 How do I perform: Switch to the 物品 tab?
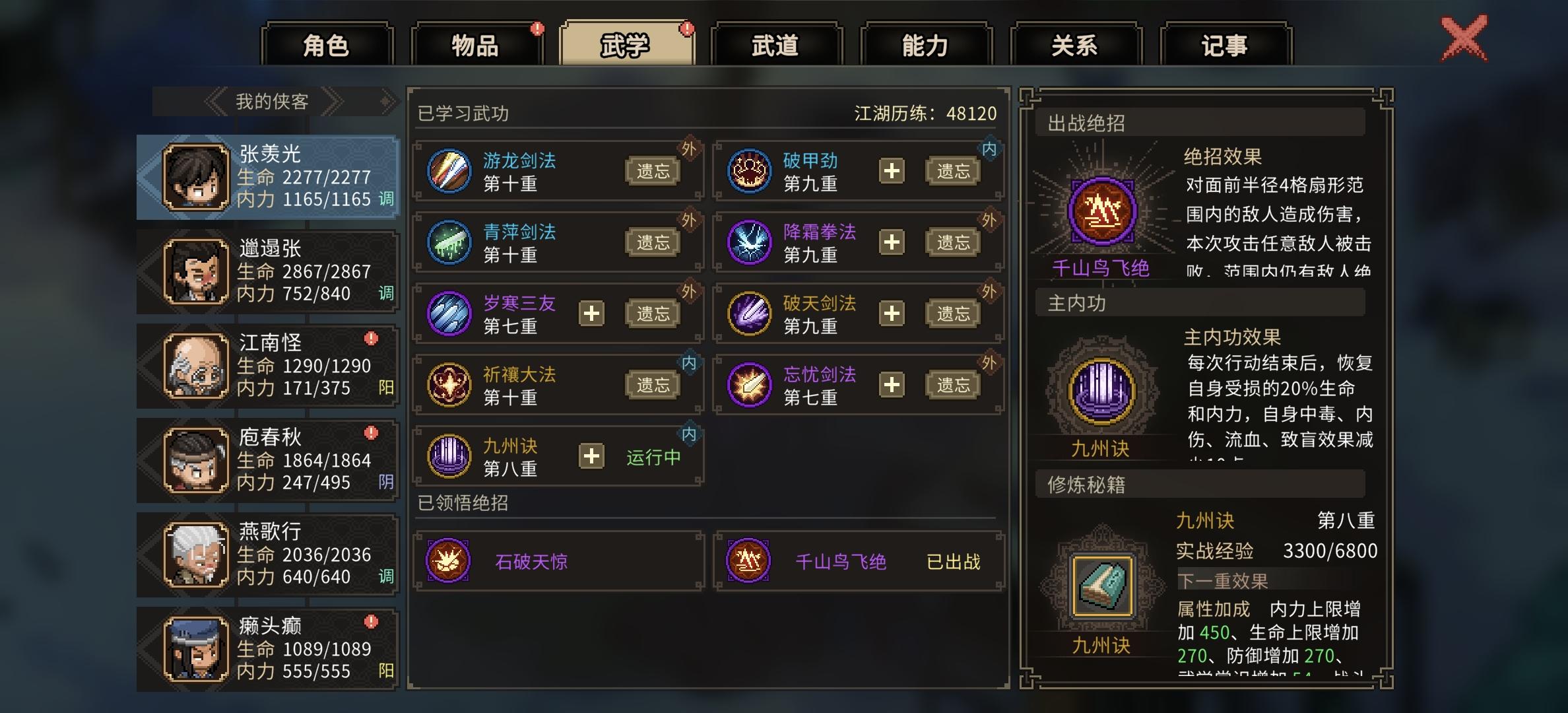point(476,44)
